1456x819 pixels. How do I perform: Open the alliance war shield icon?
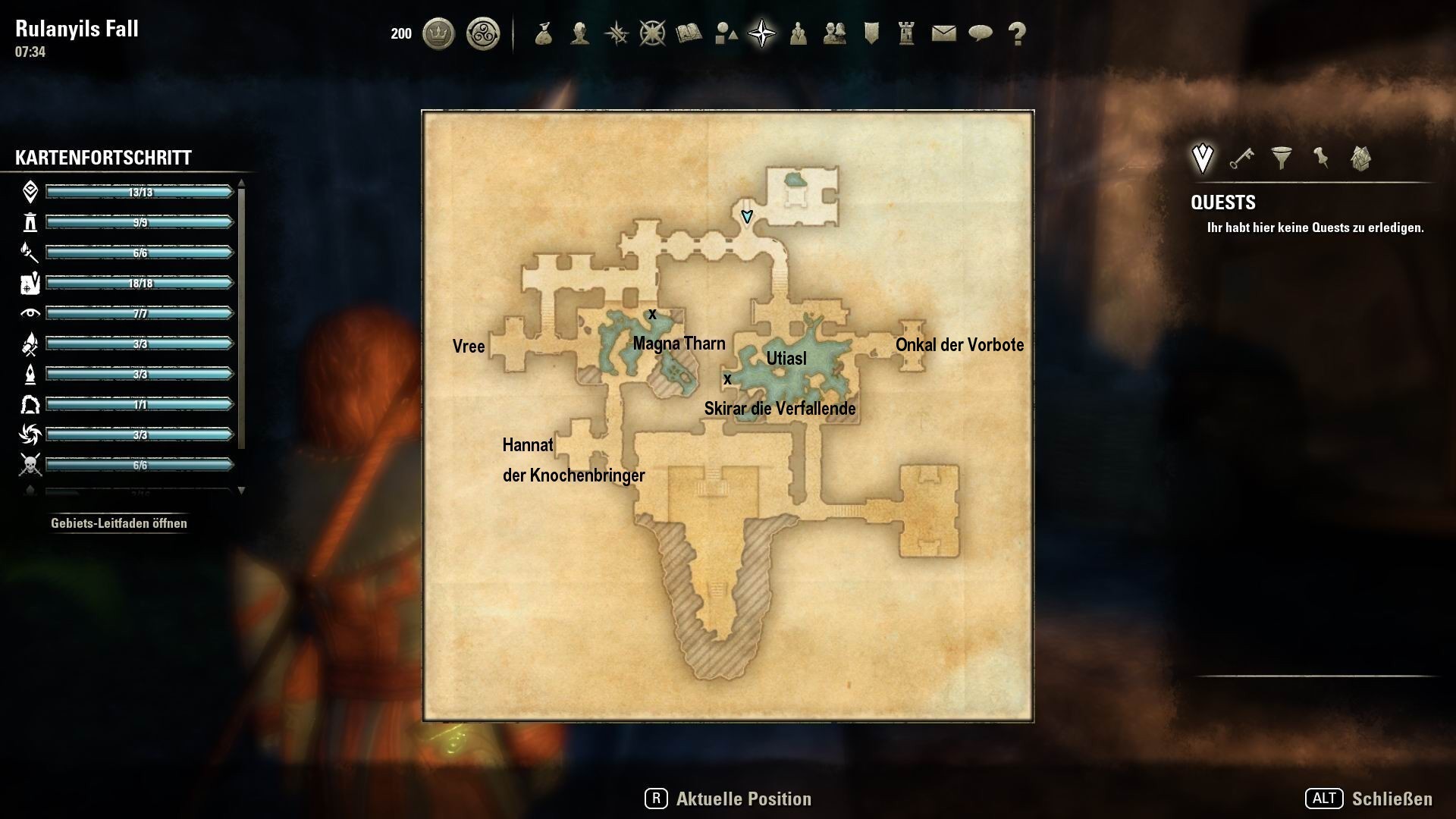tap(871, 33)
